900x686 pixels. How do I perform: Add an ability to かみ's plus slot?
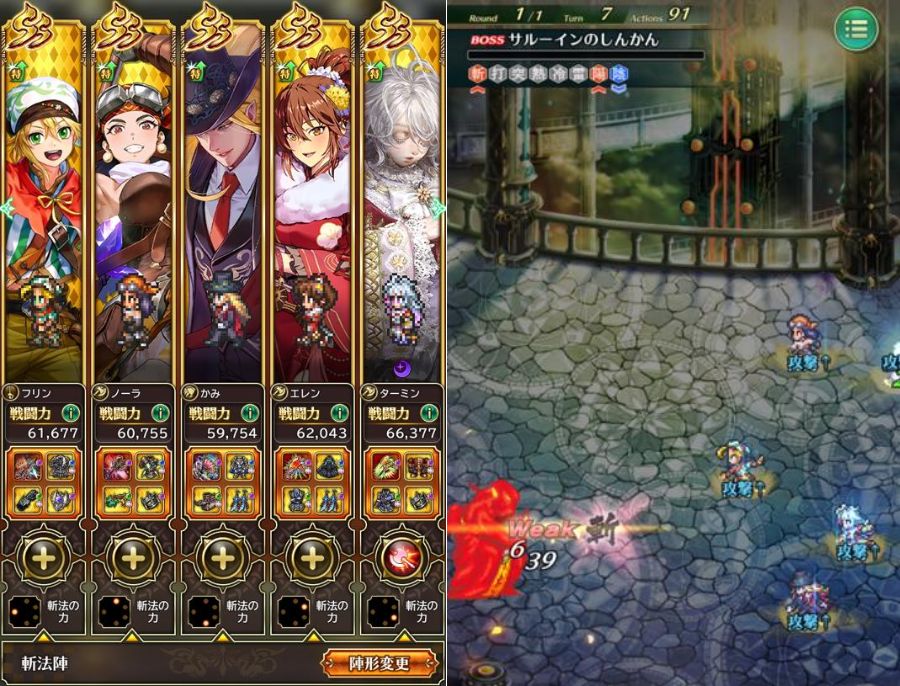point(222,558)
